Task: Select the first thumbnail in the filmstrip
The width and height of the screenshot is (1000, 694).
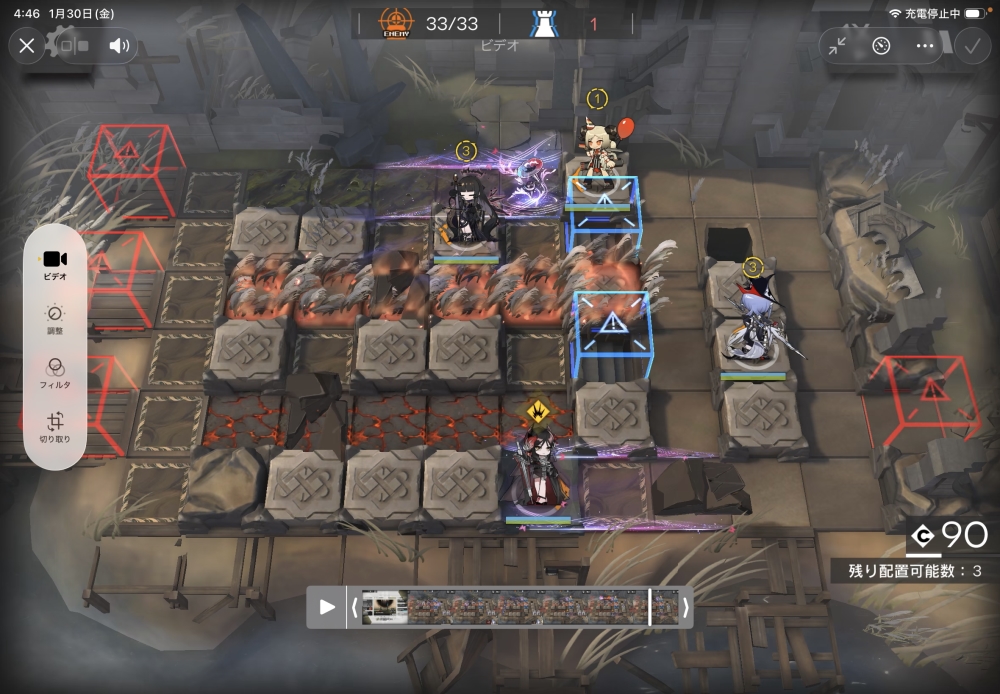Action: 384,607
